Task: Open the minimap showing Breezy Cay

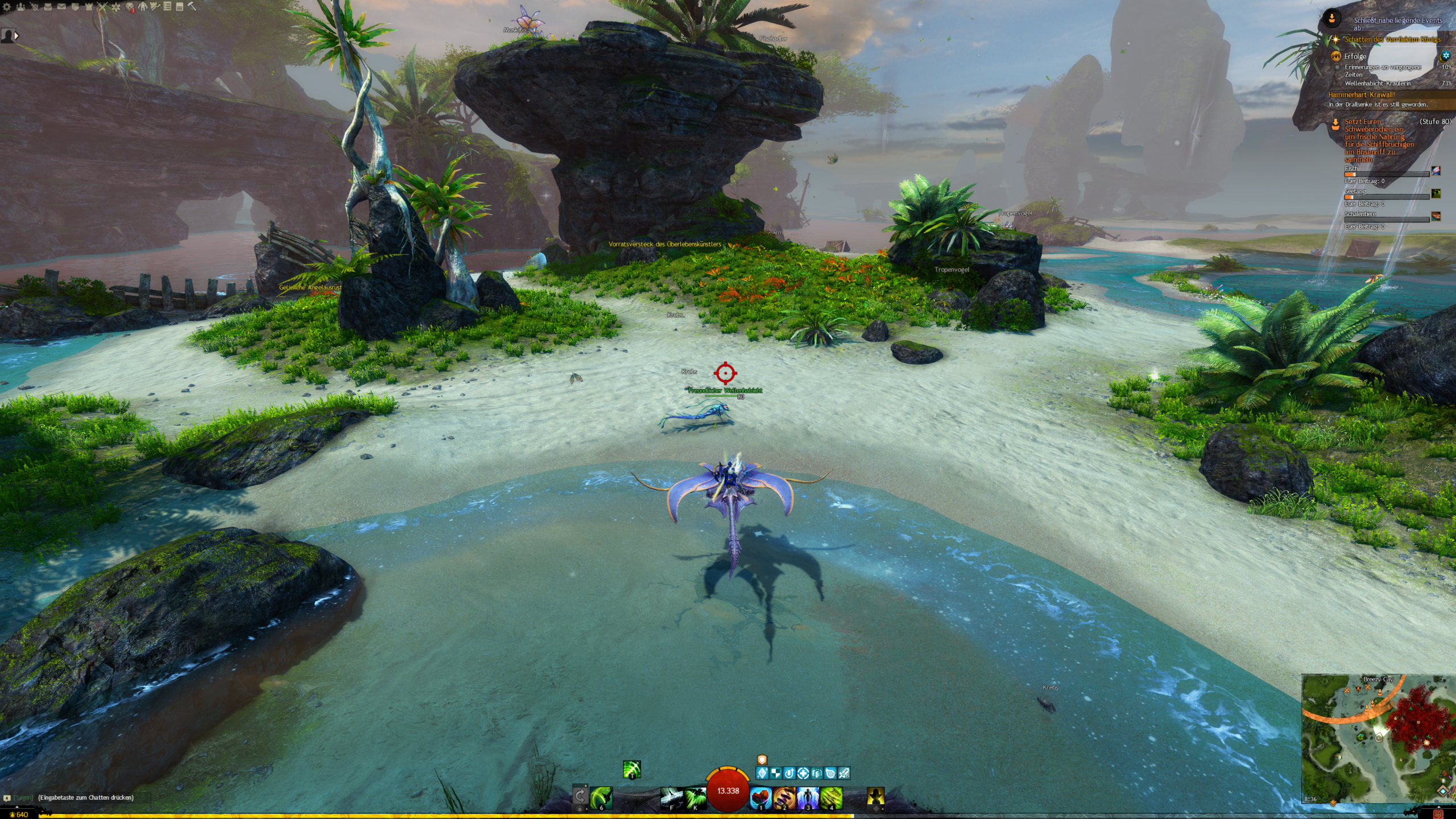Action: click(1378, 739)
